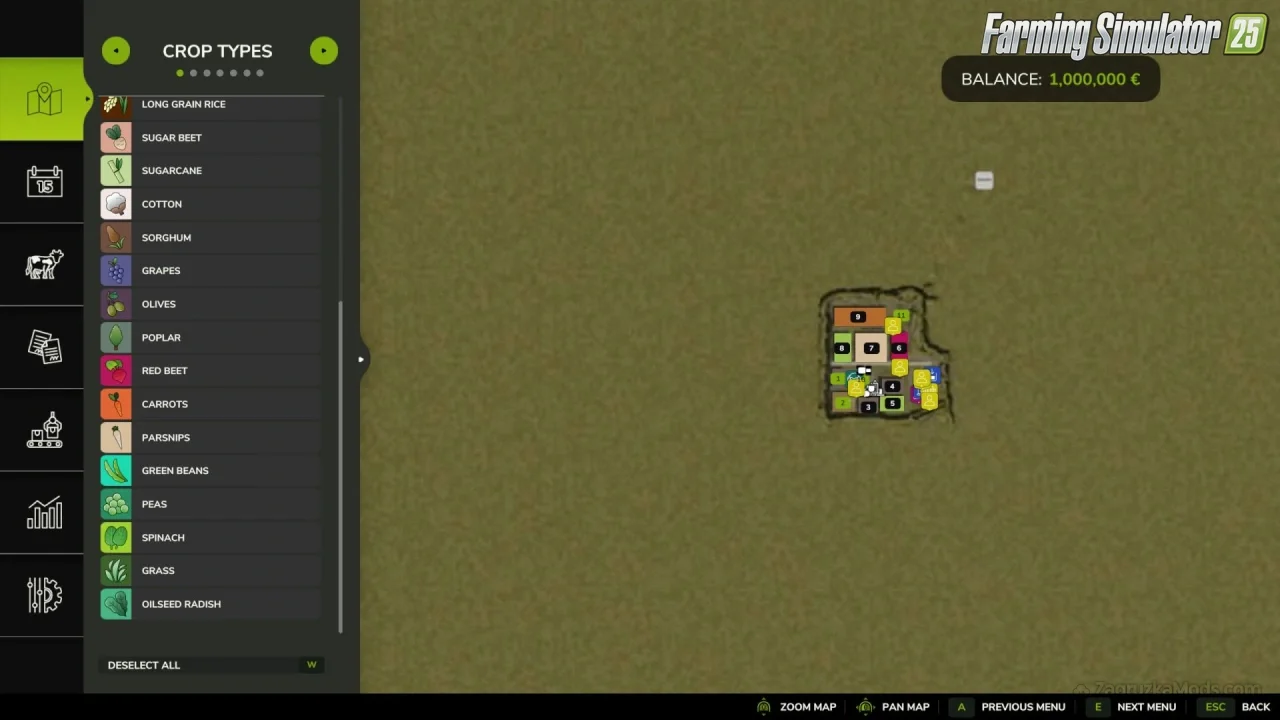Toggle Oilseed Radish visibility

click(210, 604)
